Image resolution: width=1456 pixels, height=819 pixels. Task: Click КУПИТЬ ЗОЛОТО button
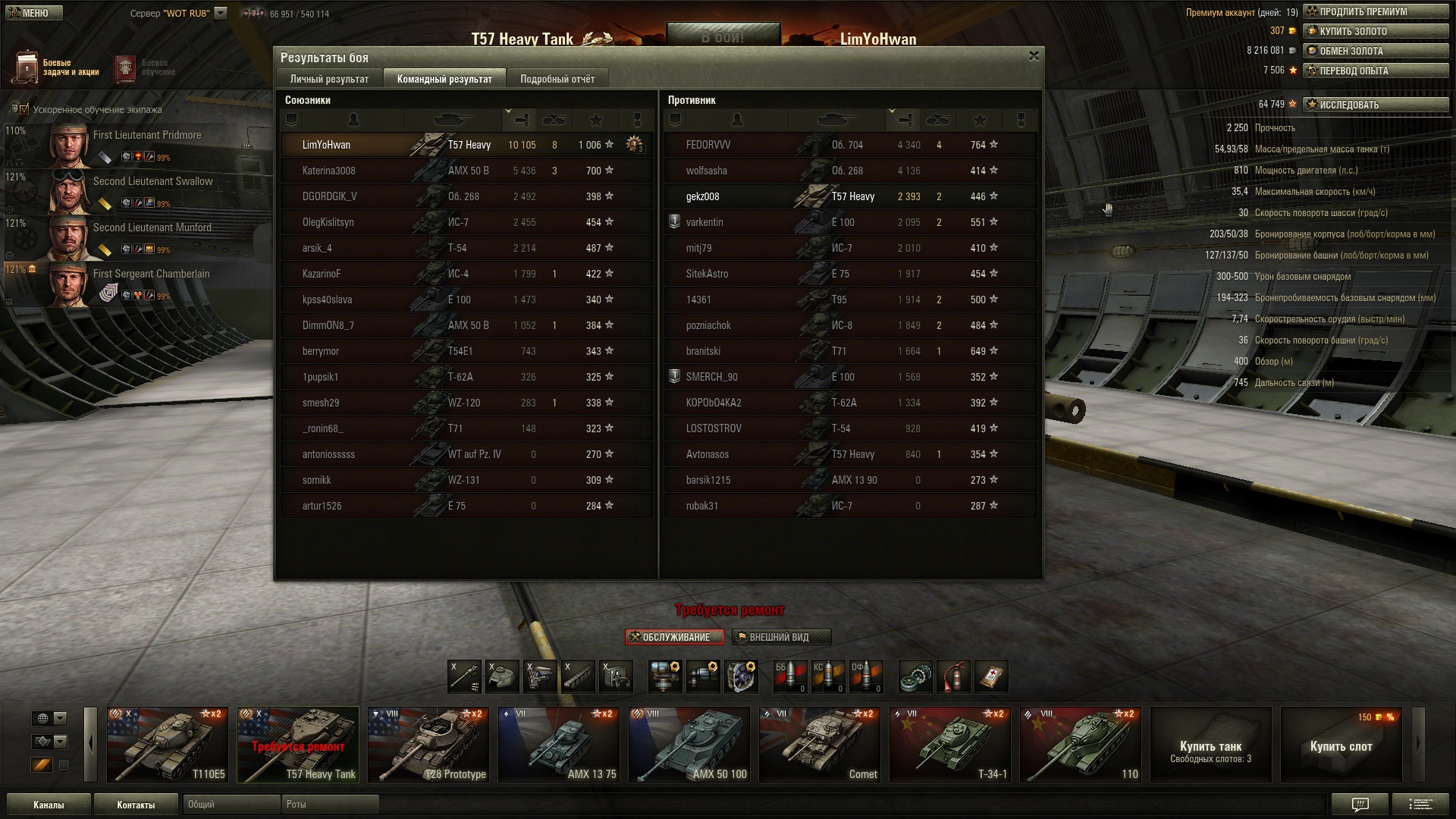(1375, 31)
